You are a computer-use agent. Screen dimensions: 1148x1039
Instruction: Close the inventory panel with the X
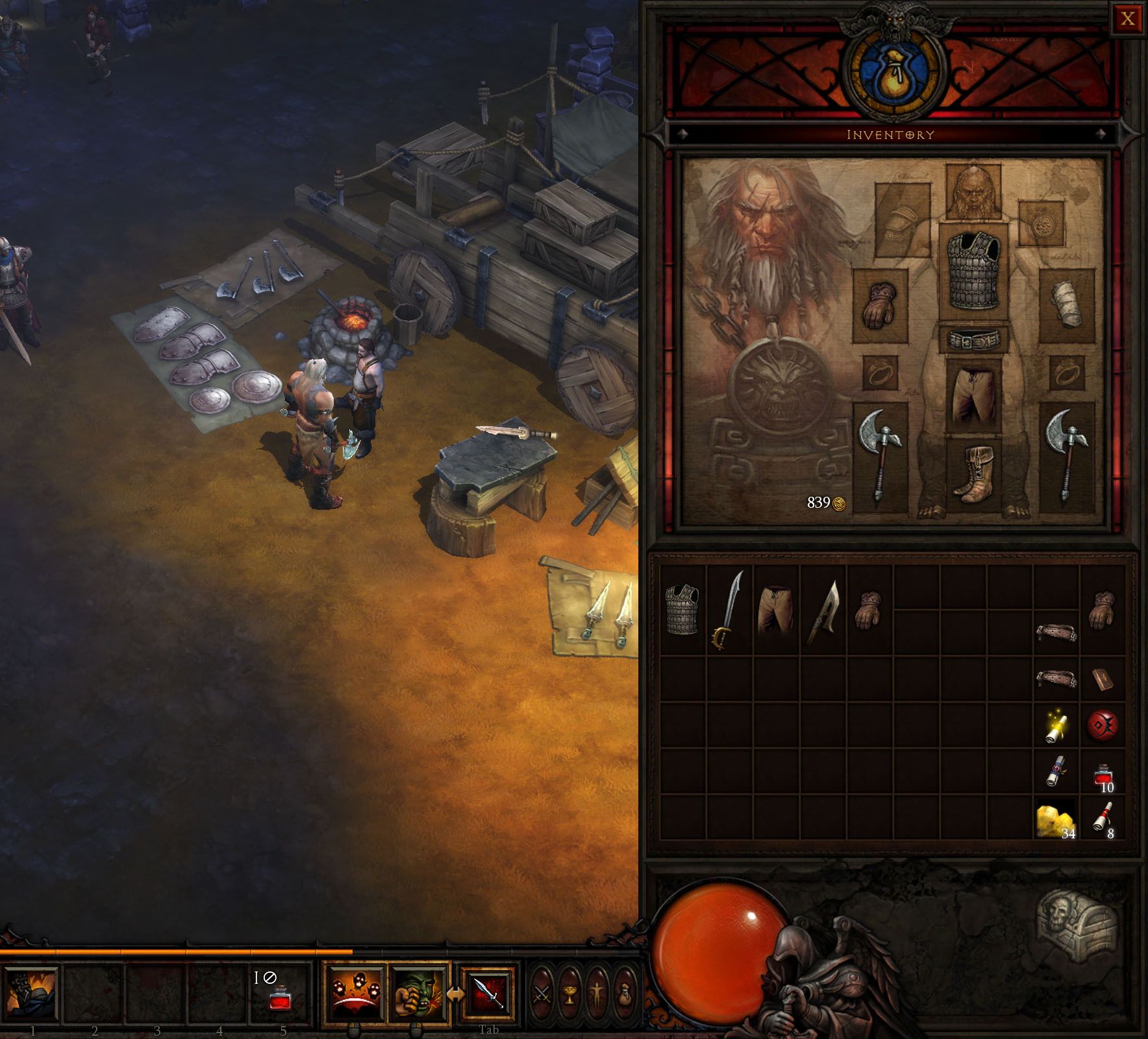point(1128,19)
